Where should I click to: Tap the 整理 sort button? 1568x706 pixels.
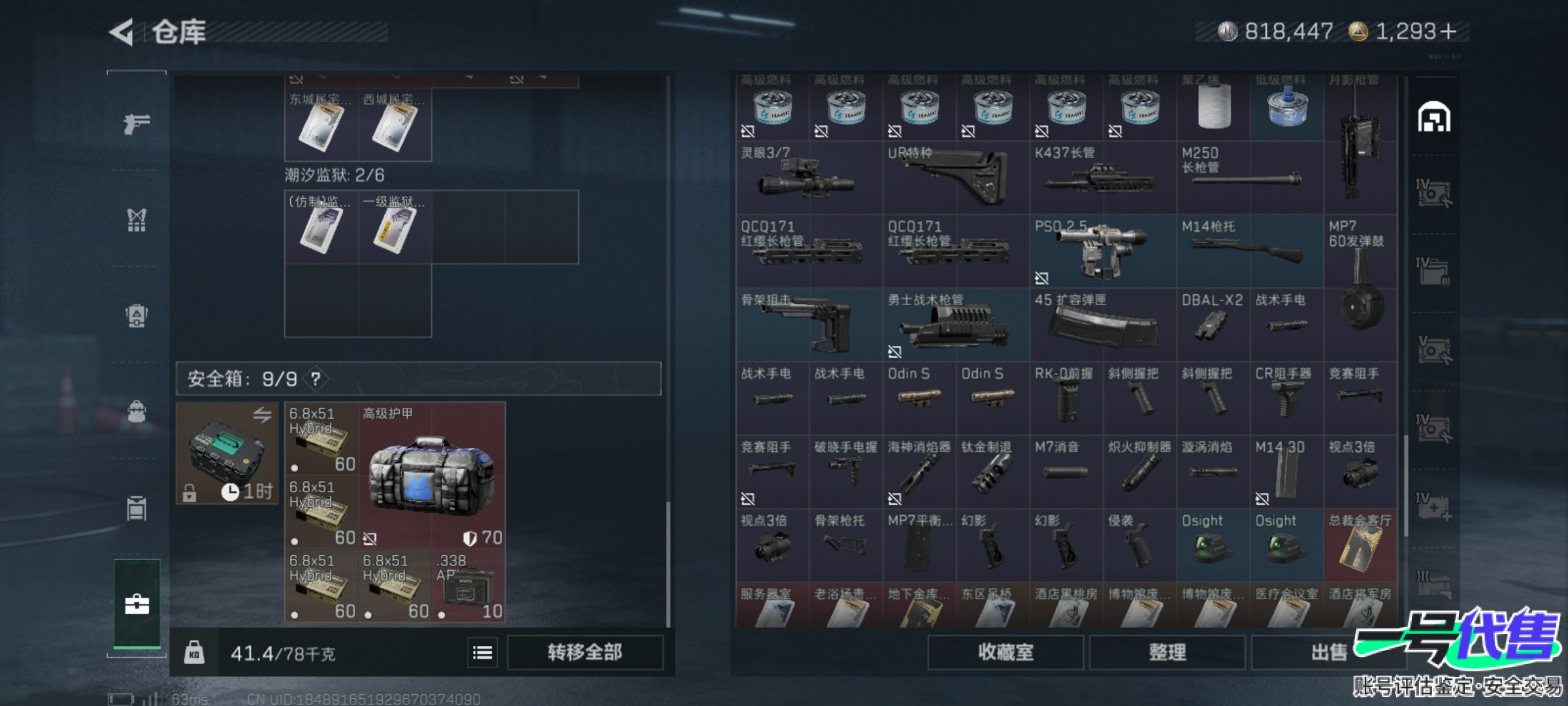(1167, 652)
